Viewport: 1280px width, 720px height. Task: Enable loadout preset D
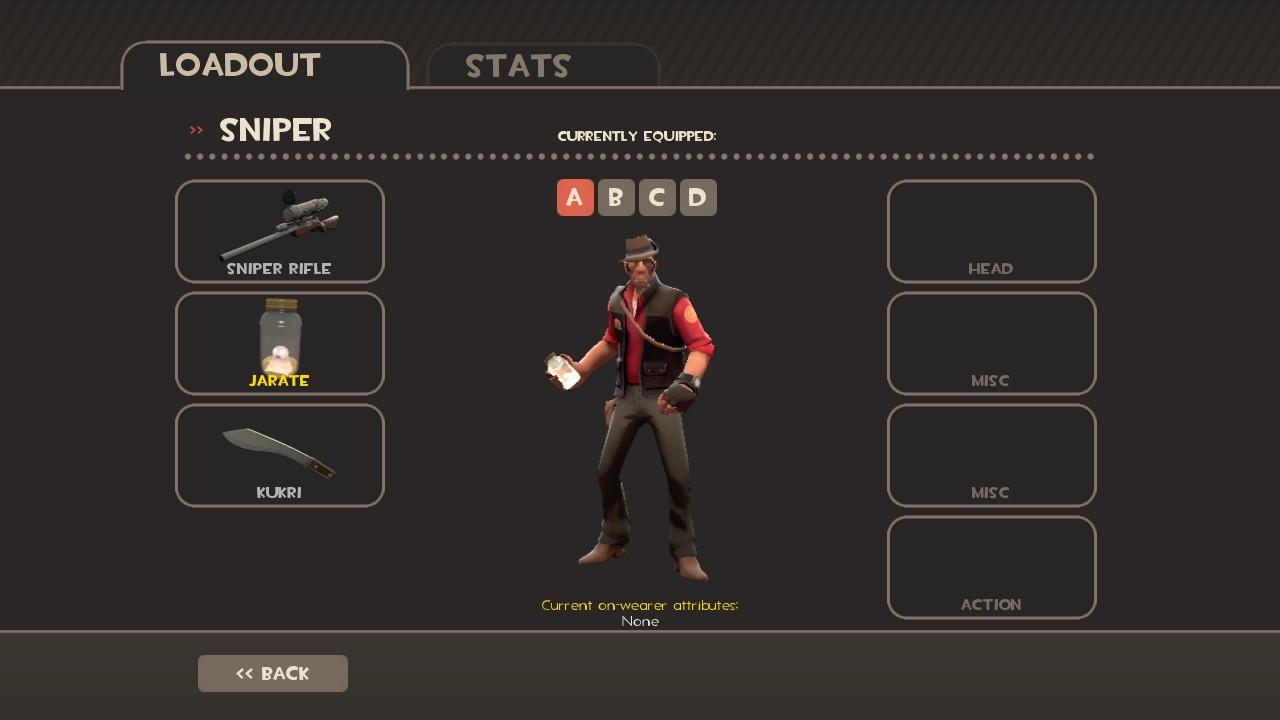(x=697, y=197)
